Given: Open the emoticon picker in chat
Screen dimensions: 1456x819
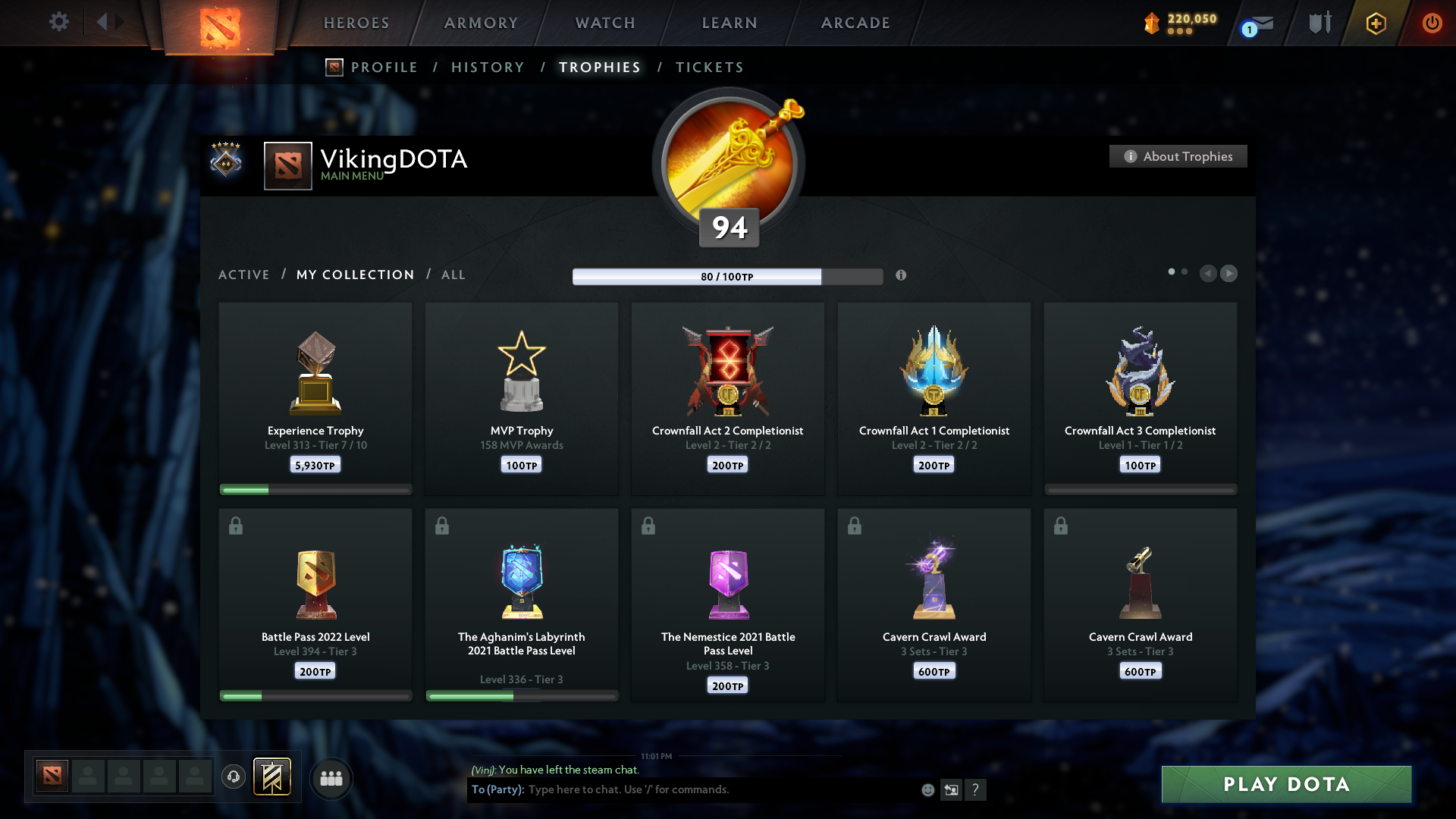Looking at the screenshot, I should point(928,789).
